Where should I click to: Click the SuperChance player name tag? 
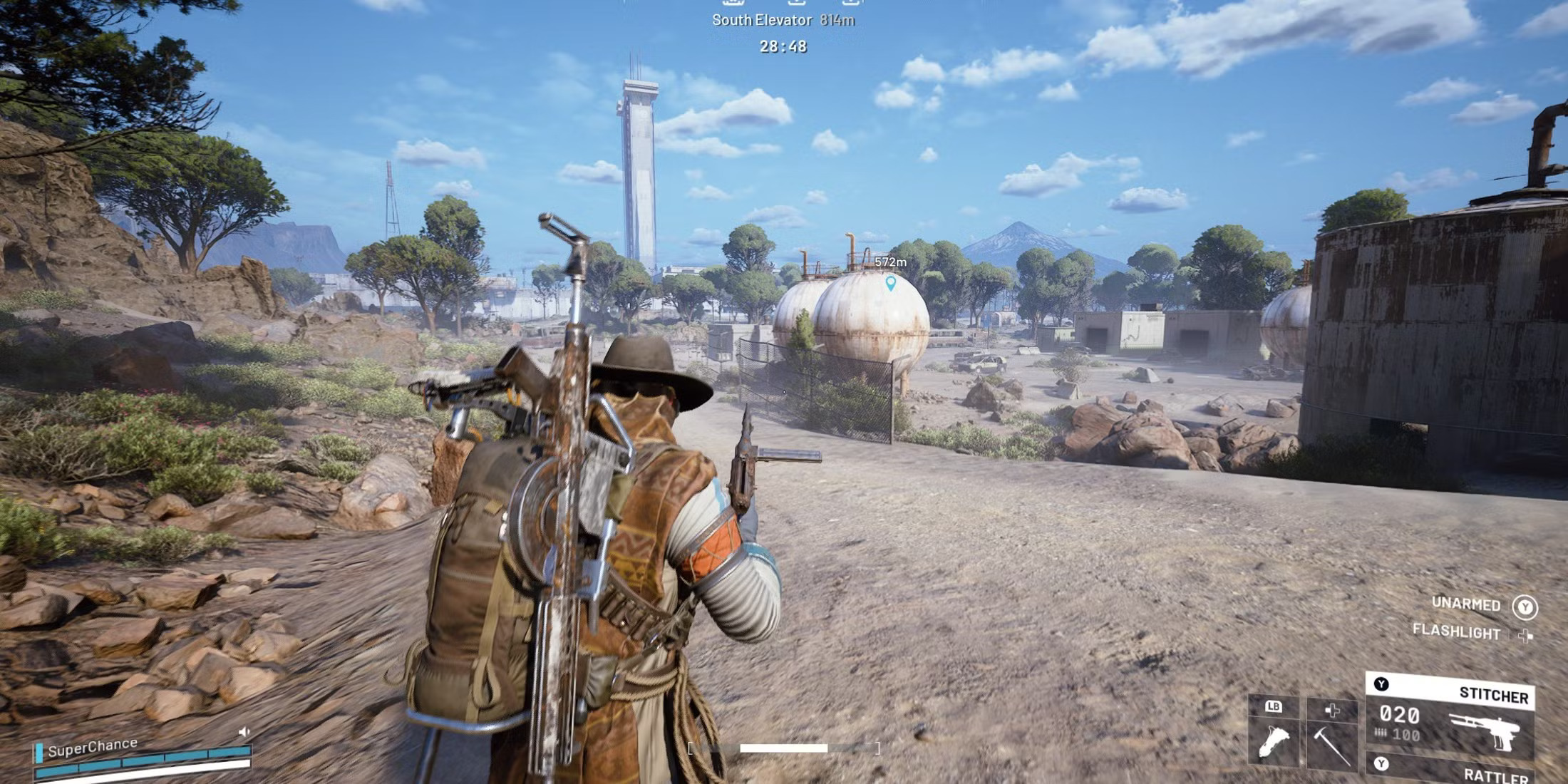92,747
